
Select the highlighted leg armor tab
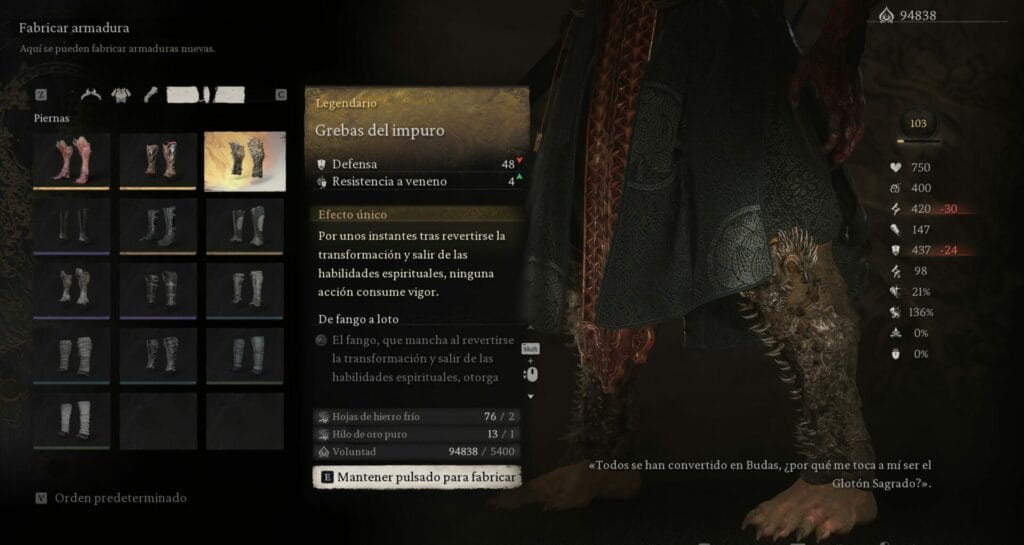point(205,95)
